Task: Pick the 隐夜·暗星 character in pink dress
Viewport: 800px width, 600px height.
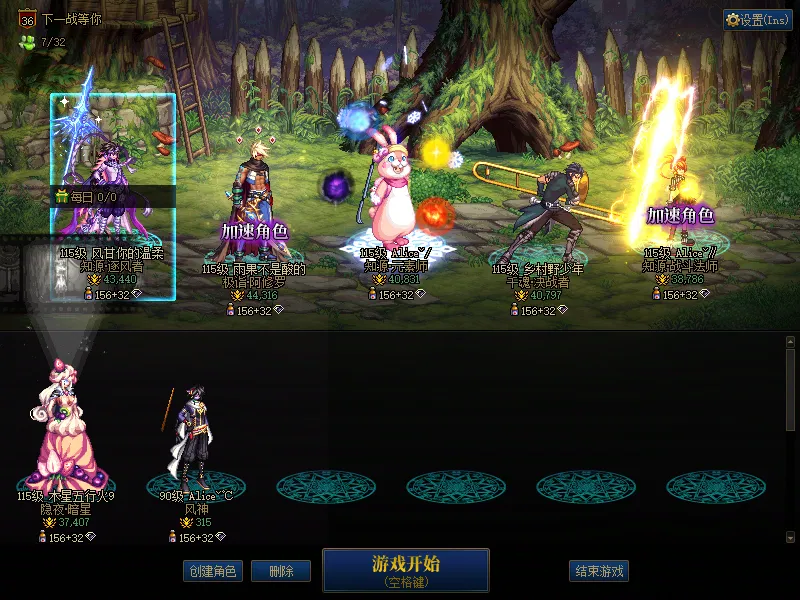Action: (66, 430)
